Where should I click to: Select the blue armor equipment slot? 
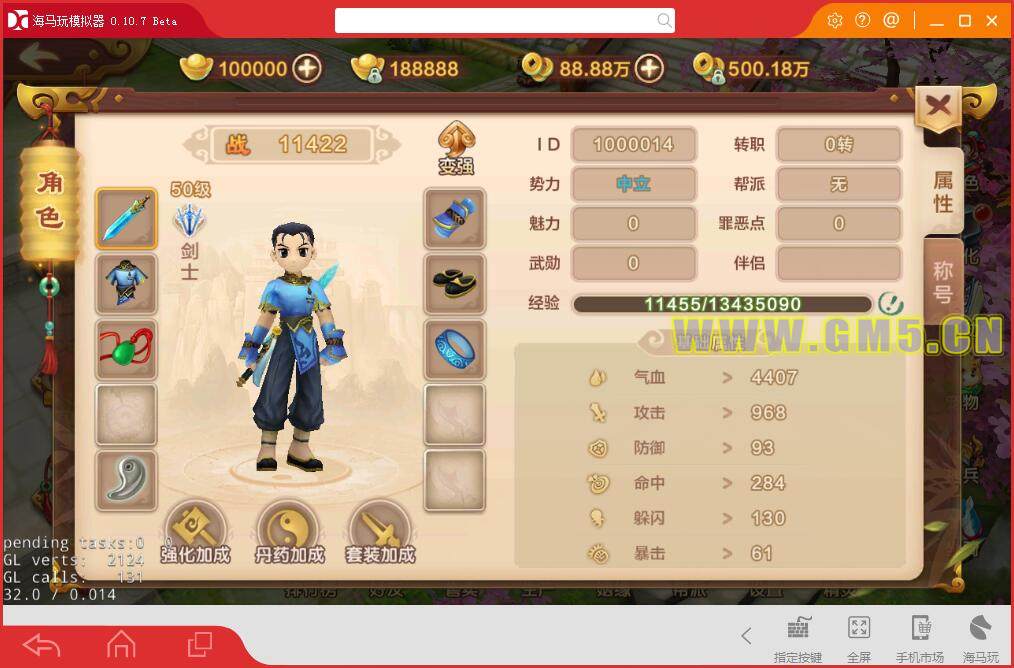pyautogui.click(x=126, y=284)
